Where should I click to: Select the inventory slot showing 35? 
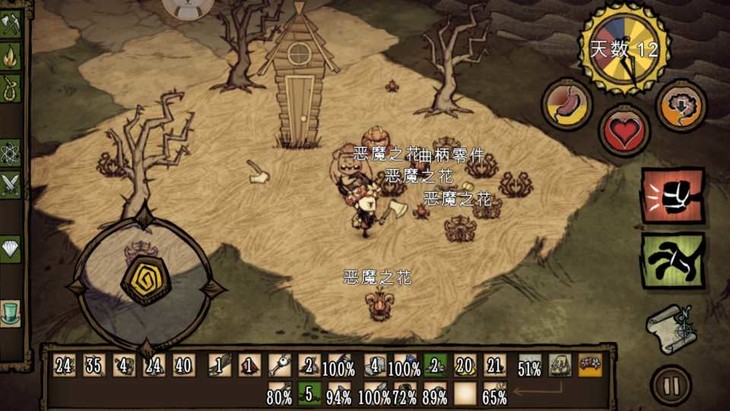[95, 366]
